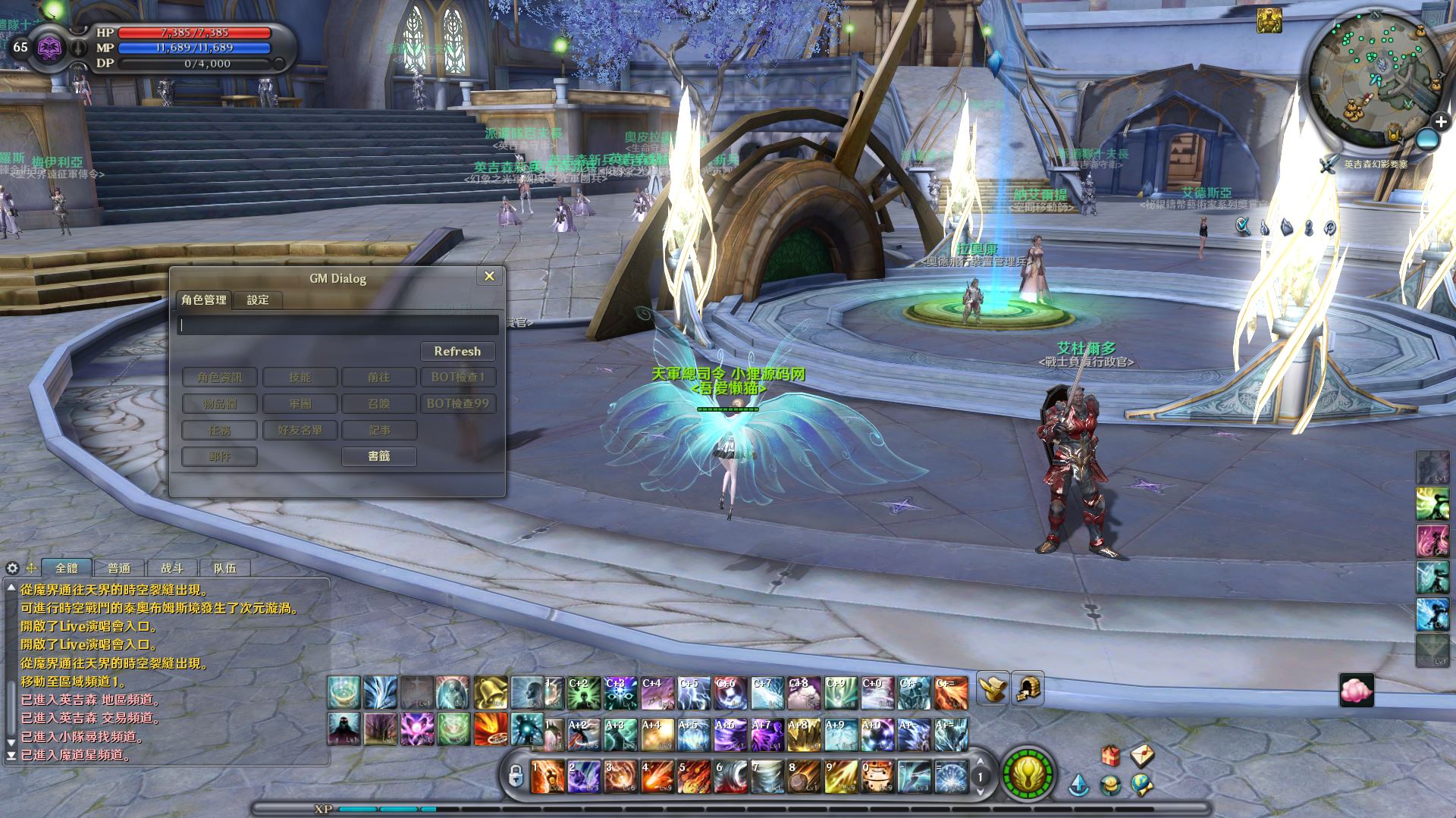
Task: Open the 队伍 party chat tab
Action: tap(224, 568)
